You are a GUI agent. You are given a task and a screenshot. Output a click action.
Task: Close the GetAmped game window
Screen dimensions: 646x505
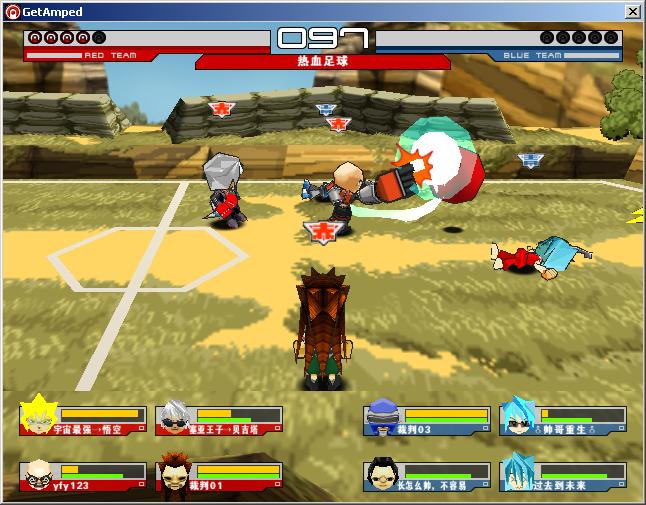click(x=632, y=11)
